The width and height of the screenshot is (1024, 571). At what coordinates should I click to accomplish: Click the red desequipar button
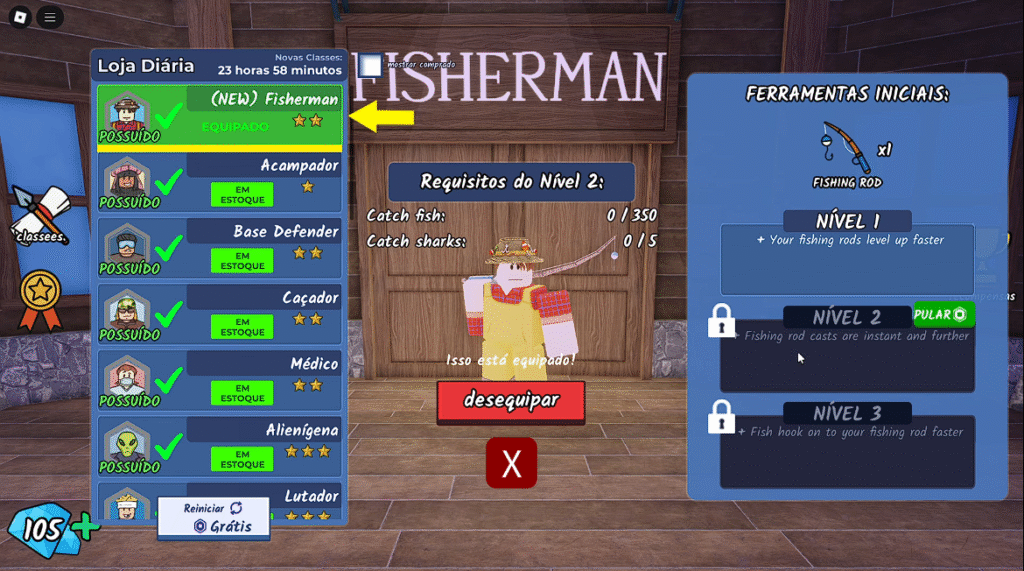pos(511,401)
